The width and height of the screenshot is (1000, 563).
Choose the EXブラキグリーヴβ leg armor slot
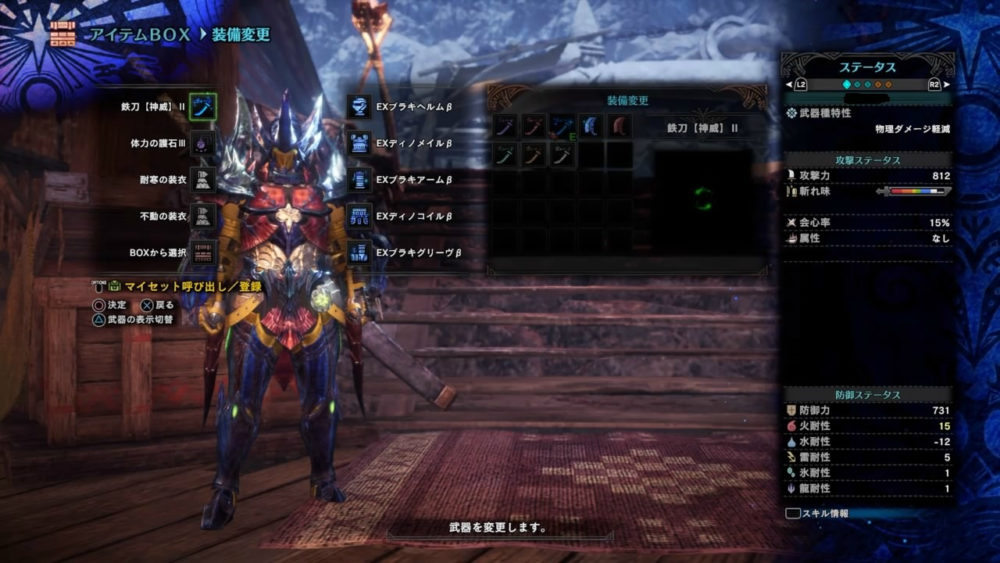pyautogui.click(x=360, y=252)
